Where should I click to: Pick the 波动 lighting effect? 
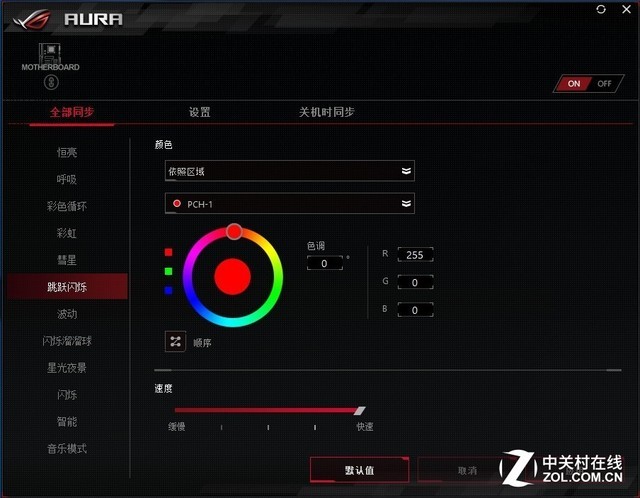67,314
